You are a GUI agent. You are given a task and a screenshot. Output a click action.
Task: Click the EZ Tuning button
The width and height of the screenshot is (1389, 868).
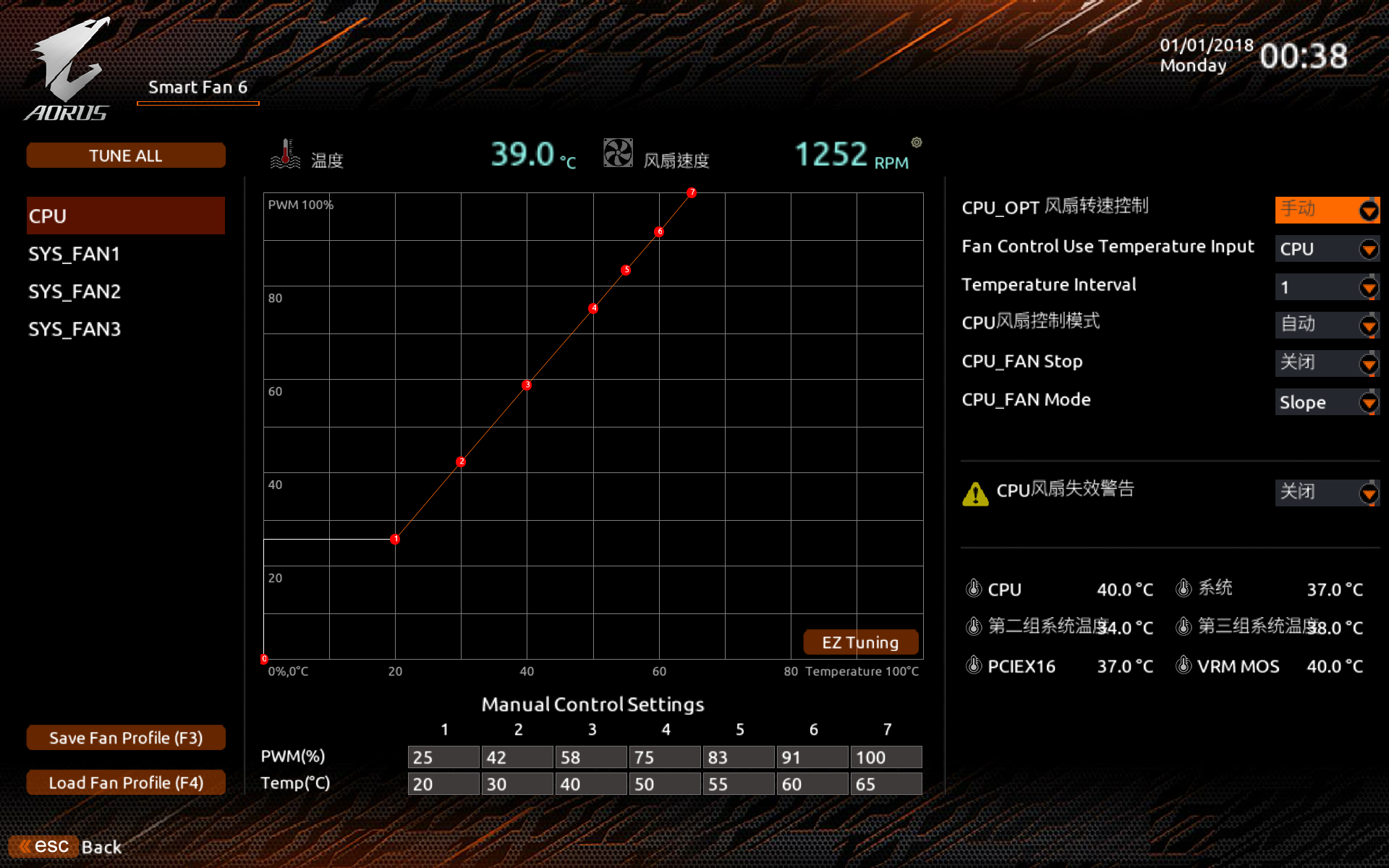860,642
